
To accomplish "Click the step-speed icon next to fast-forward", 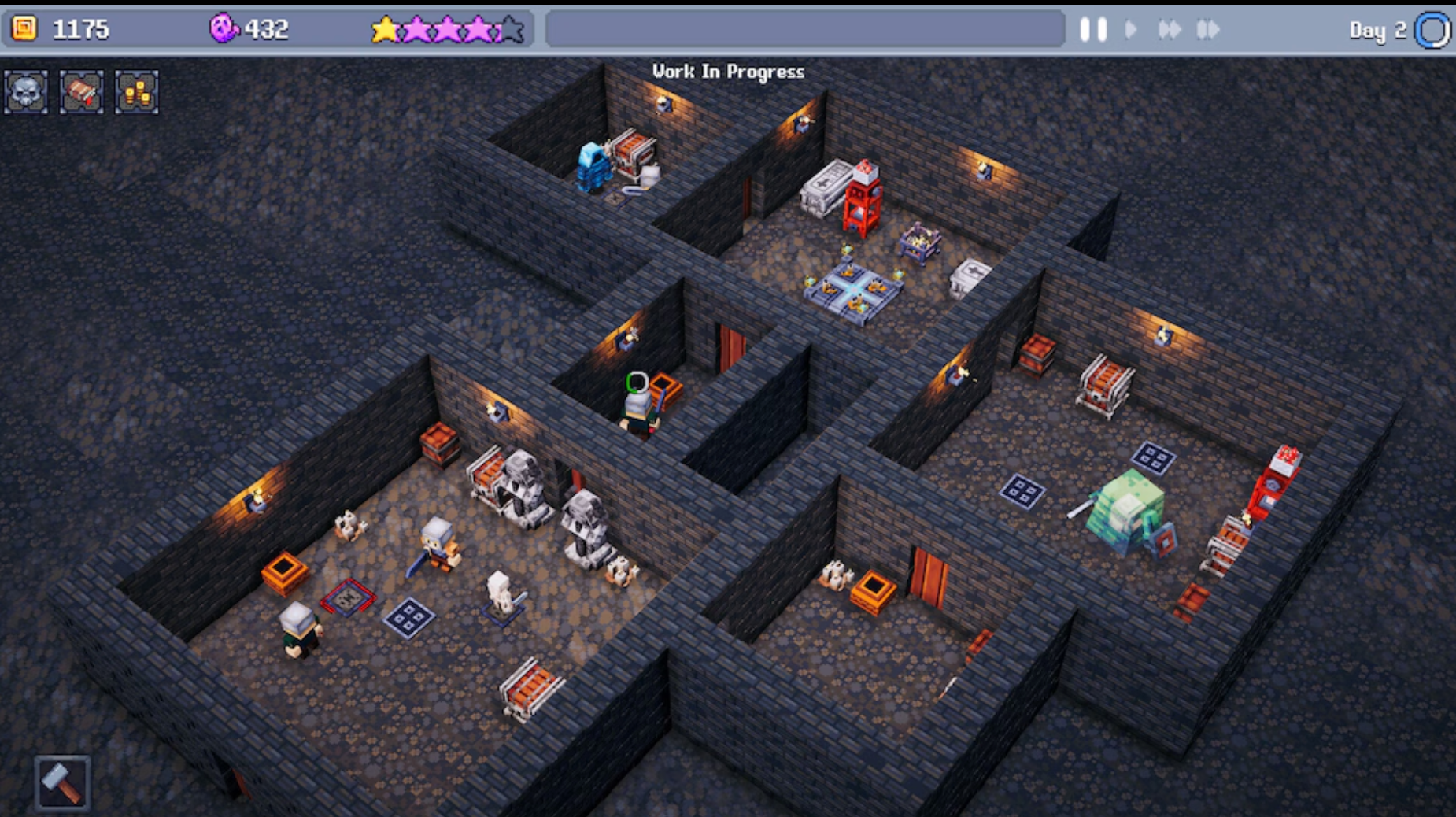I will pyautogui.click(x=1207, y=29).
